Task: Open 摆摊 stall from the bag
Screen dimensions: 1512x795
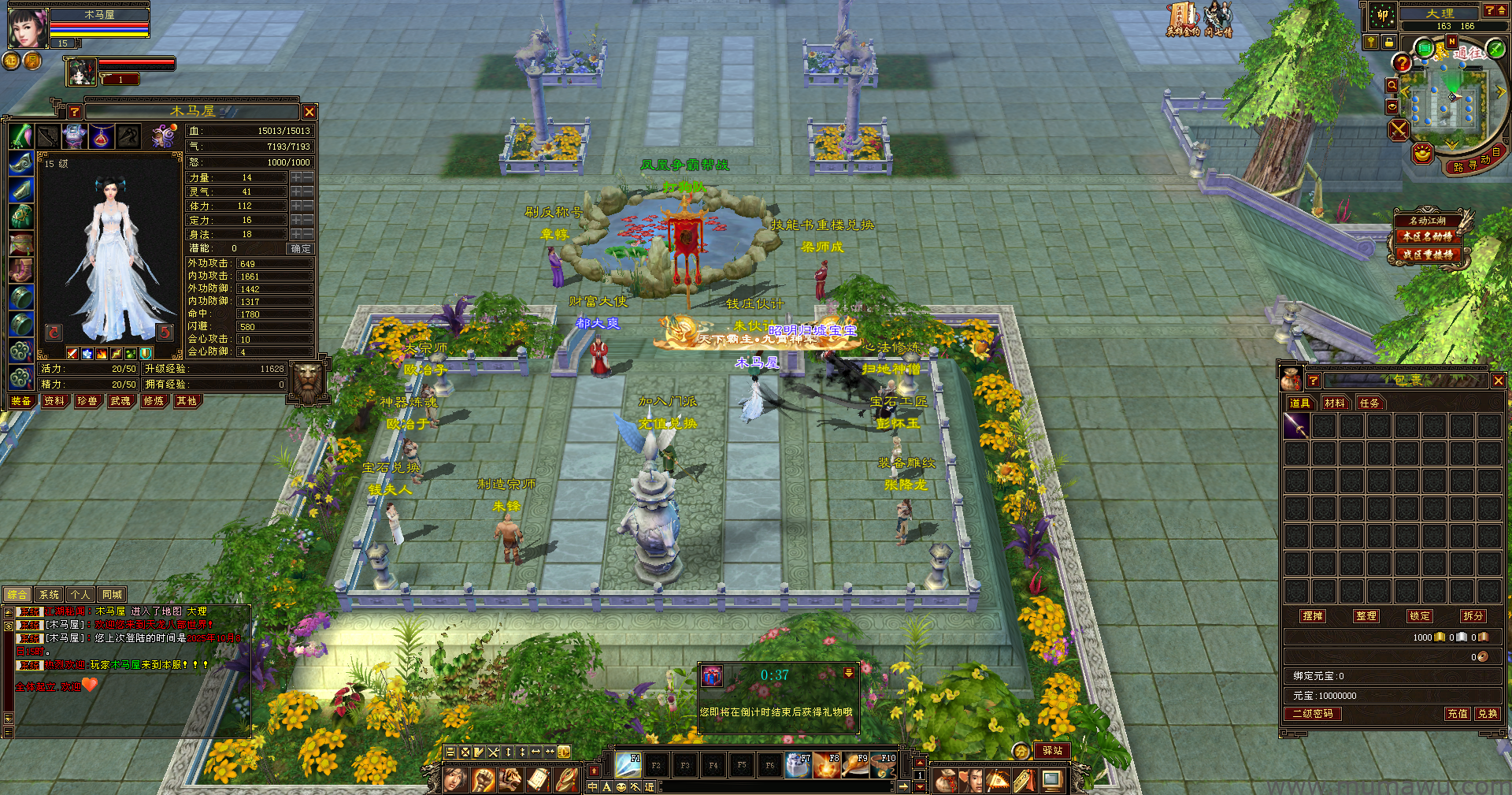Action: pyautogui.click(x=1313, y=616)
